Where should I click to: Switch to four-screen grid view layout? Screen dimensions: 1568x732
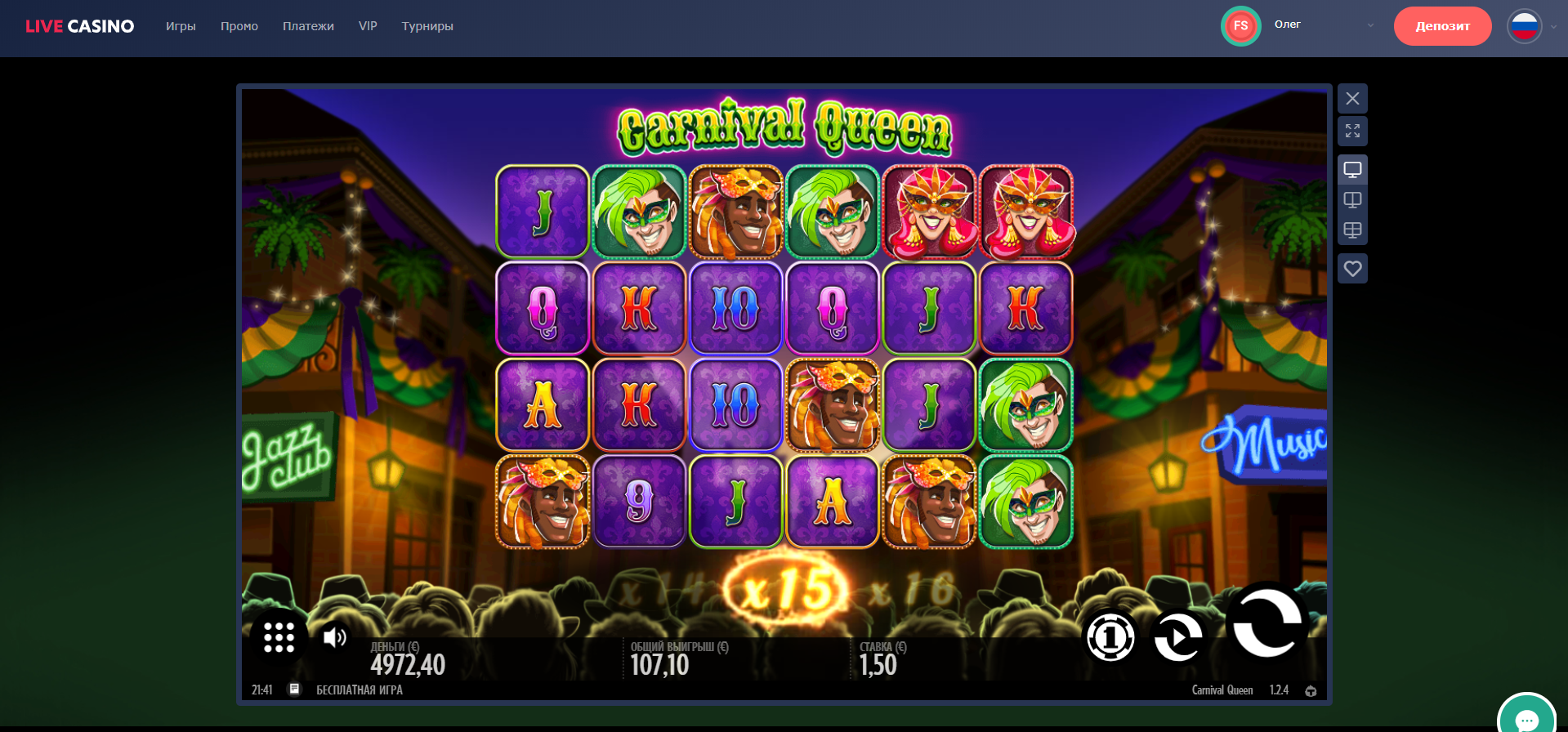(x=1352, y=230)
